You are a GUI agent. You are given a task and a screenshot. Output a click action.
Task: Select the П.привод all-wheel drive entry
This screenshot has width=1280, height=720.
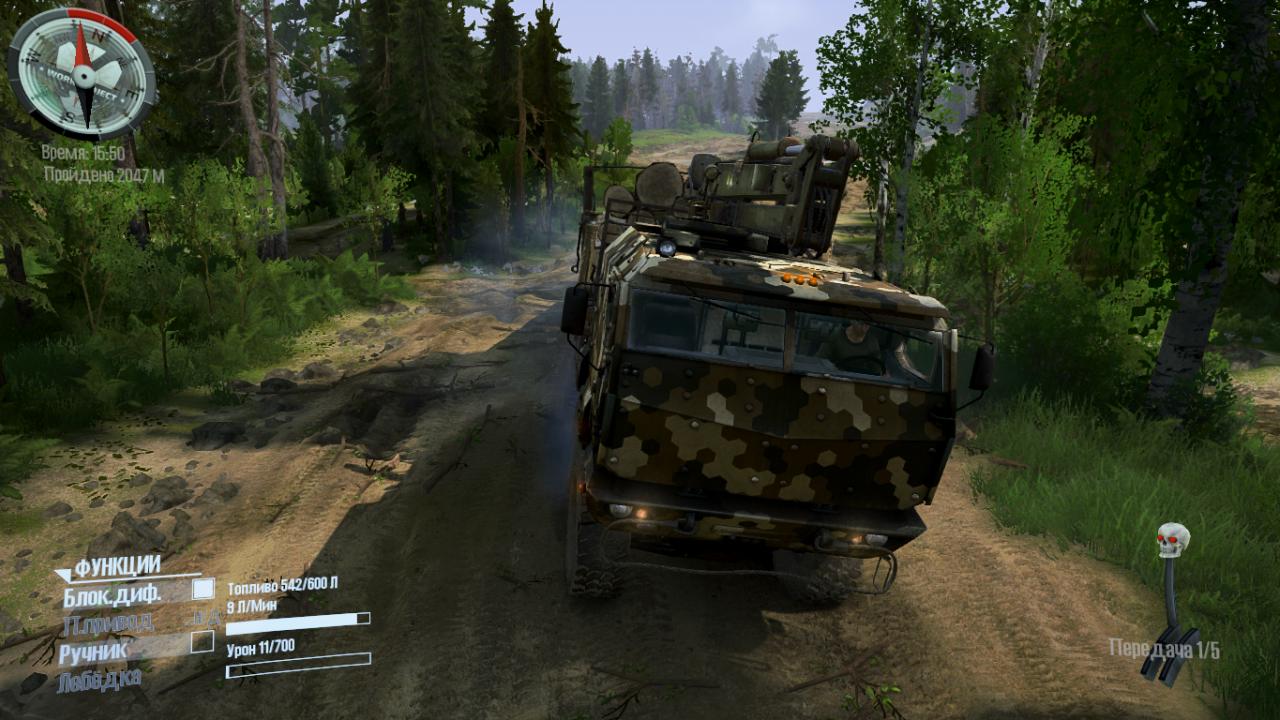(x=107, y=624)
